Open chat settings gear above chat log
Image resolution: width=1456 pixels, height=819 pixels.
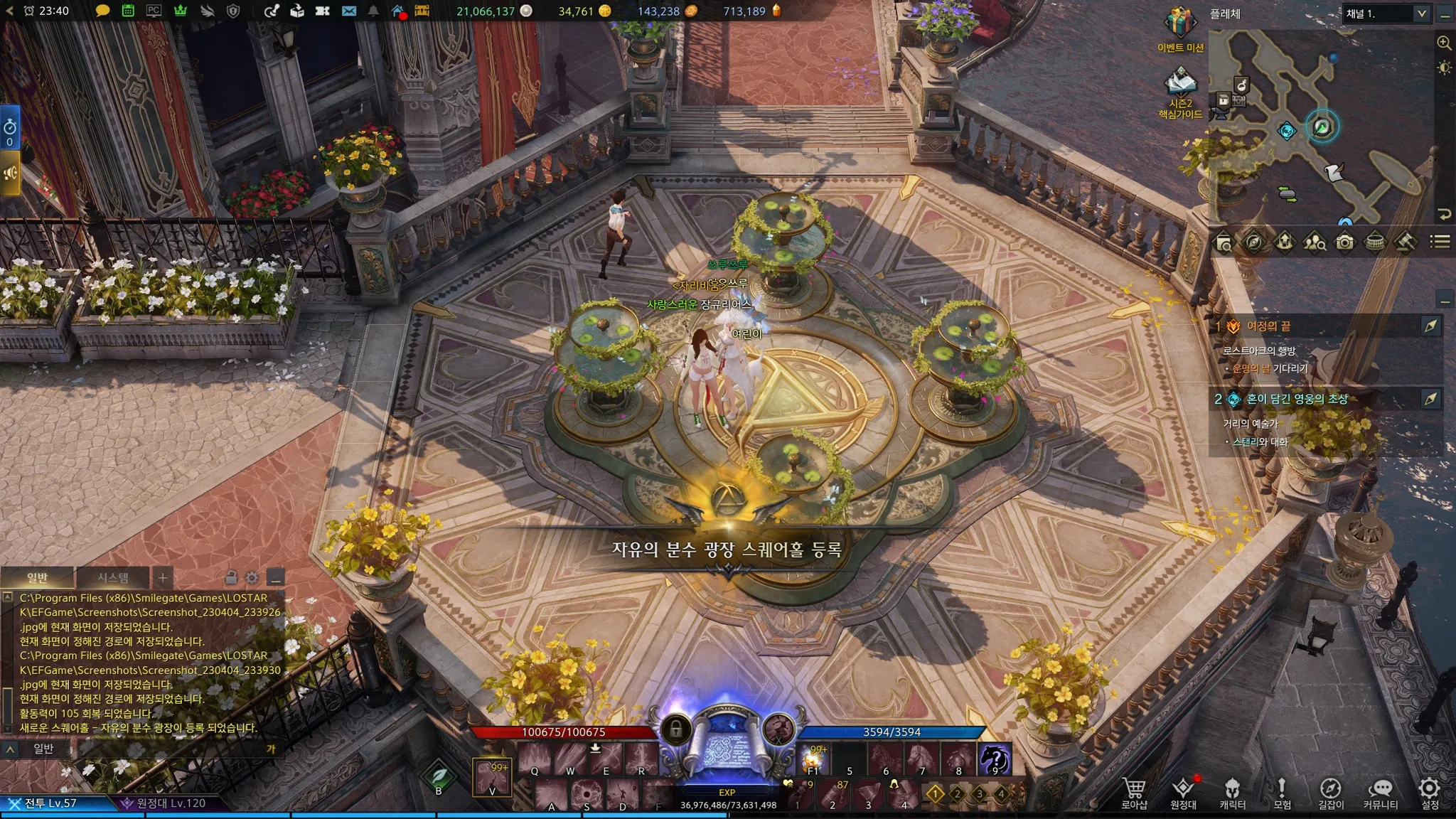point(252,577)
